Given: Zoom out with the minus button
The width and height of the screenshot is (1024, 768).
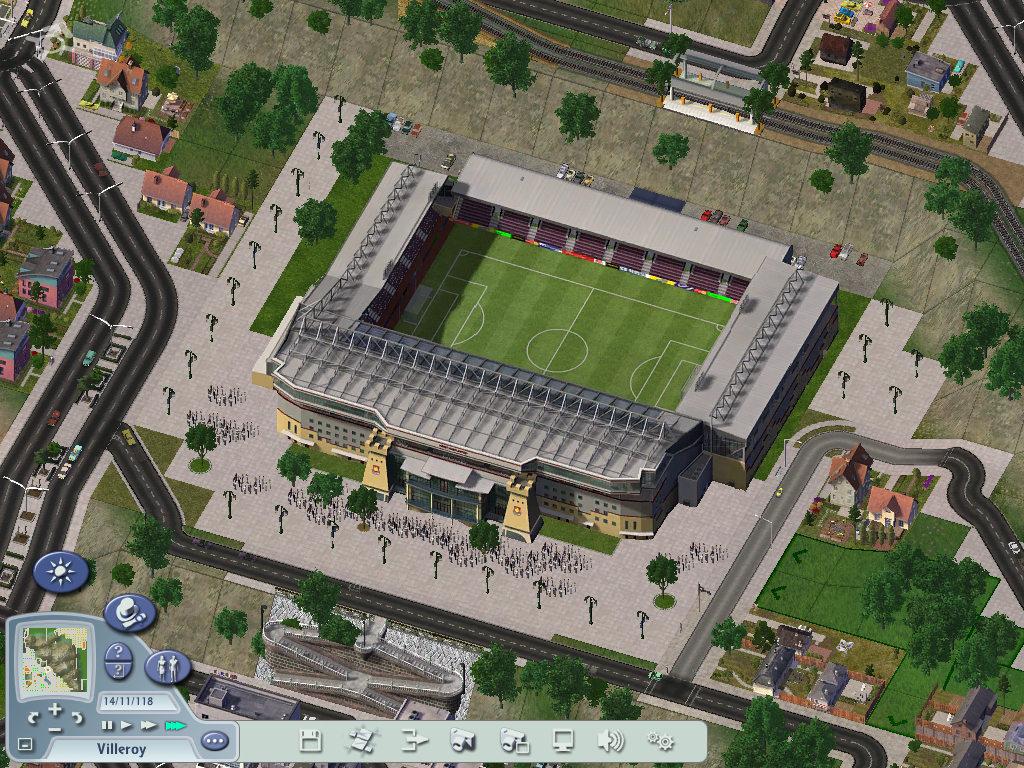Looking at the screenshot, I should coord(55,729).
